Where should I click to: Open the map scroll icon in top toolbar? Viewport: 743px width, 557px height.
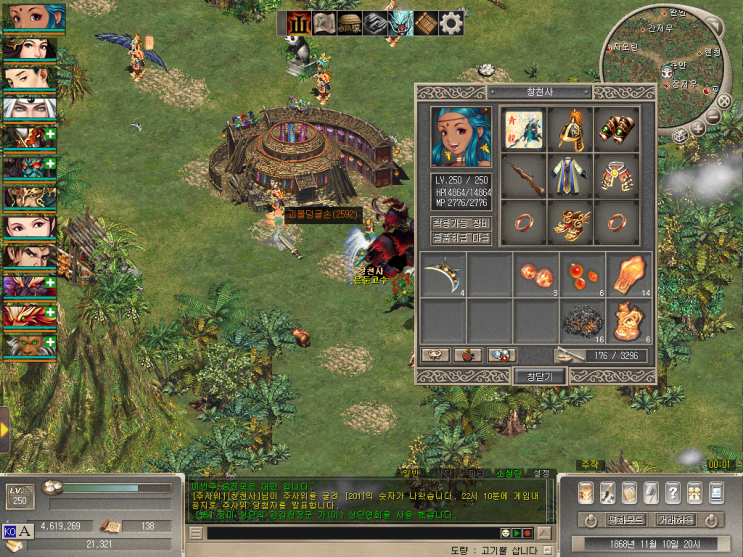point(324,22)
